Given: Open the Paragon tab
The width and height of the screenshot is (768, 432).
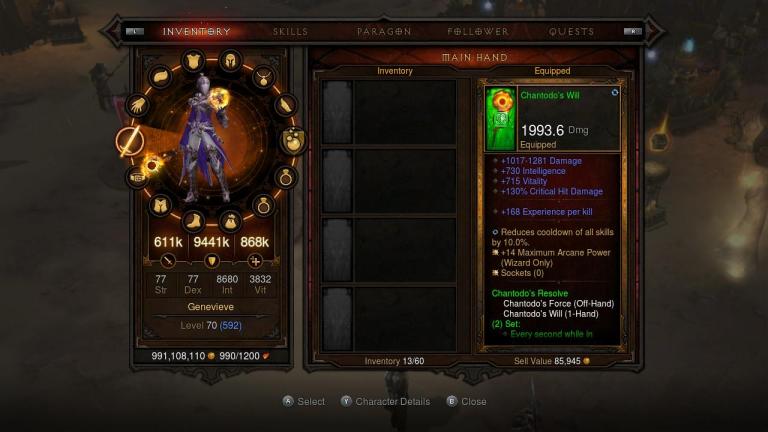Looking at the screenshot, I should click(x=383, y=32).
